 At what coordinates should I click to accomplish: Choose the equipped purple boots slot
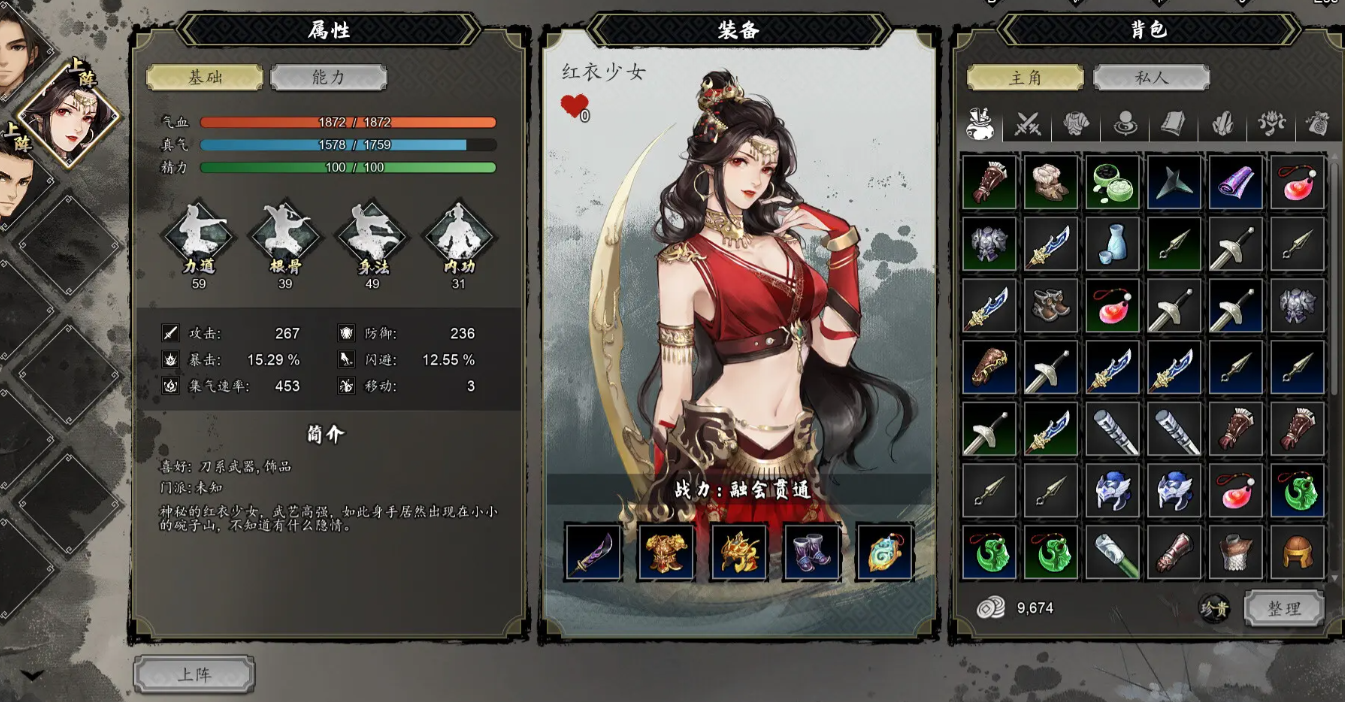pyautogui.click(x=812, y=552)
